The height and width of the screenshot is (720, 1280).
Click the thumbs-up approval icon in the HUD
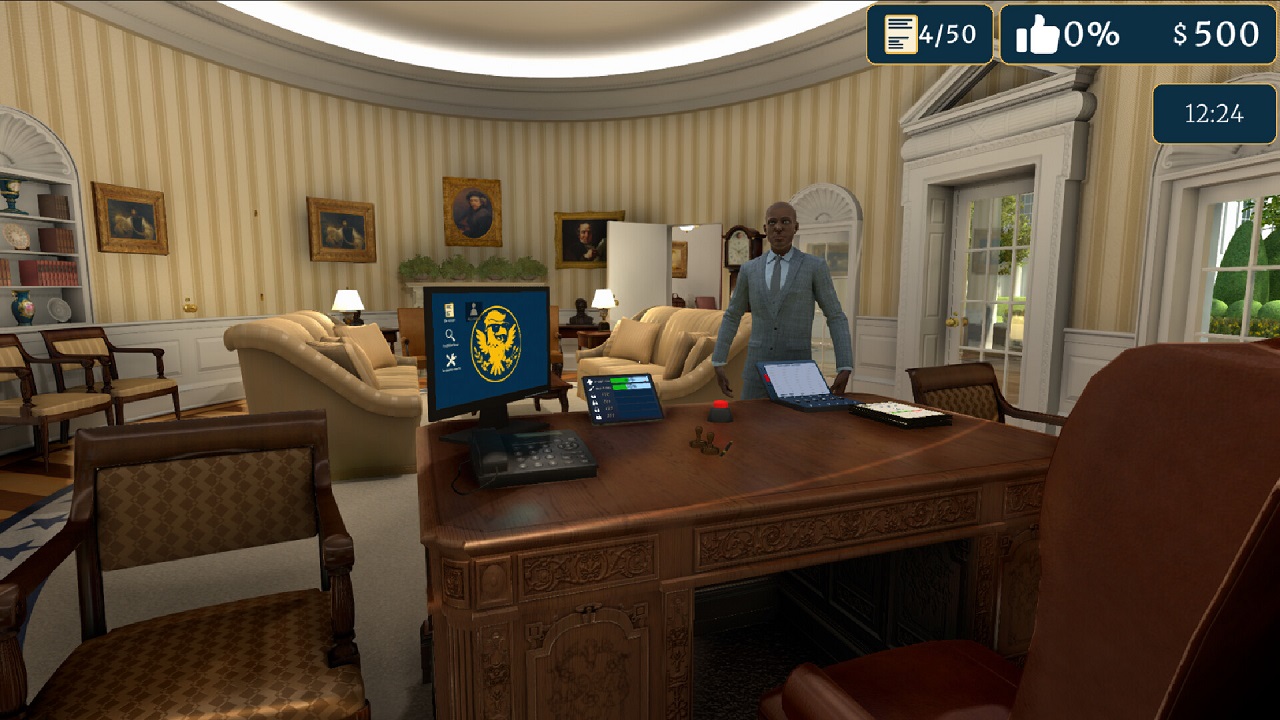(x=1041, y=33)
